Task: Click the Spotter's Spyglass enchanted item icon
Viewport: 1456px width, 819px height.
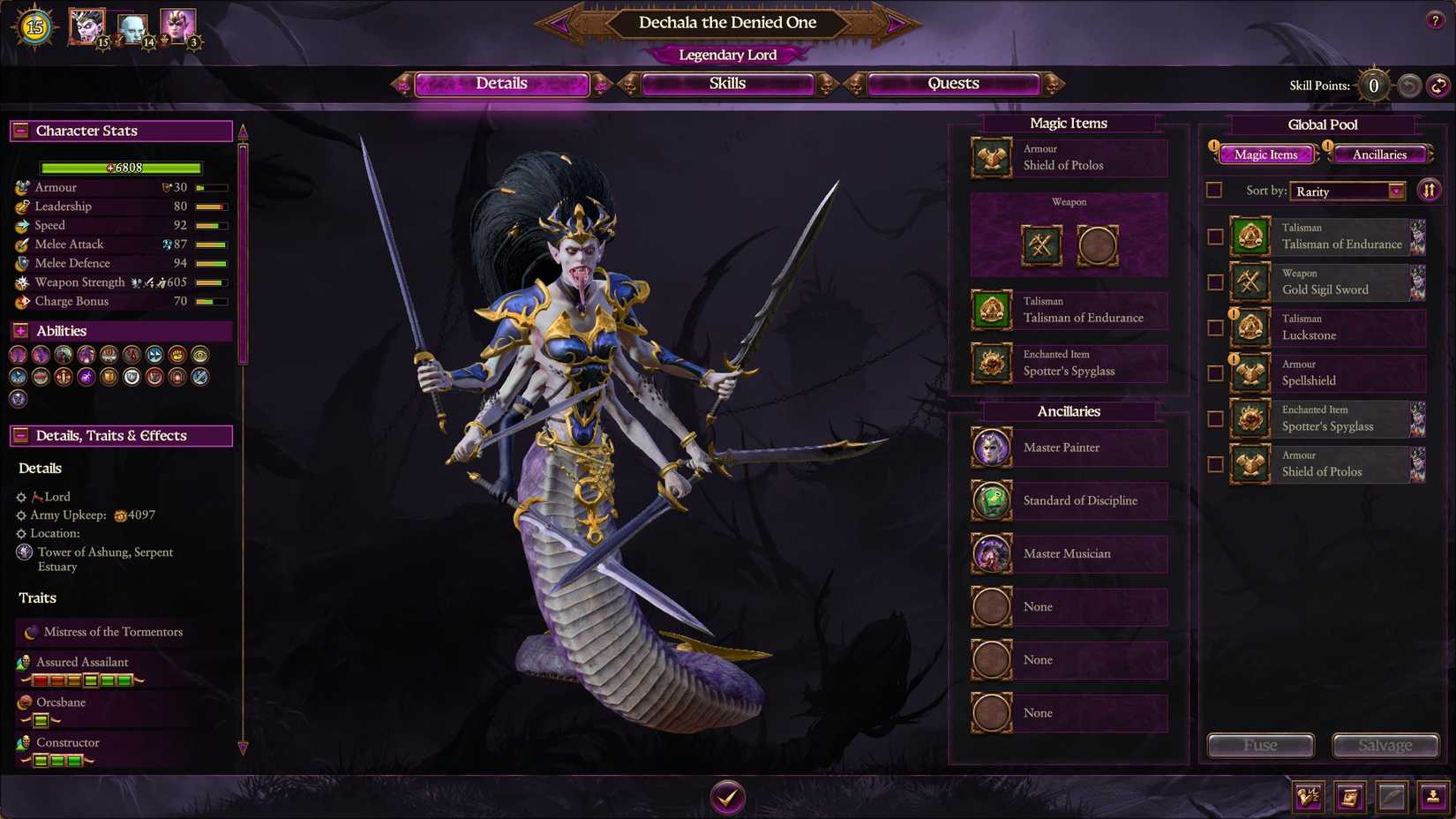Action: tap(991, 364)
